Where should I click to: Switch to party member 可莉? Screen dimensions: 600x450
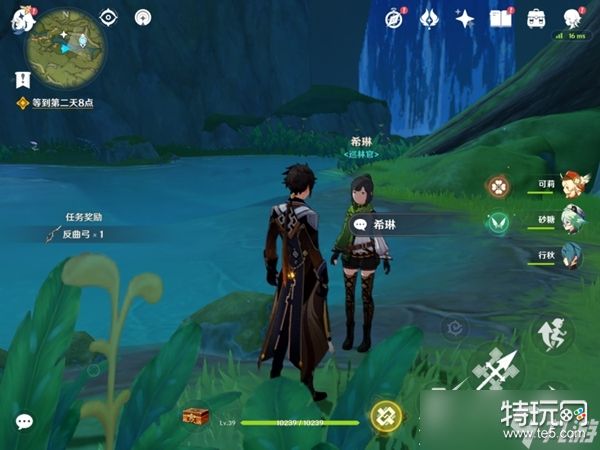point(572,185)
